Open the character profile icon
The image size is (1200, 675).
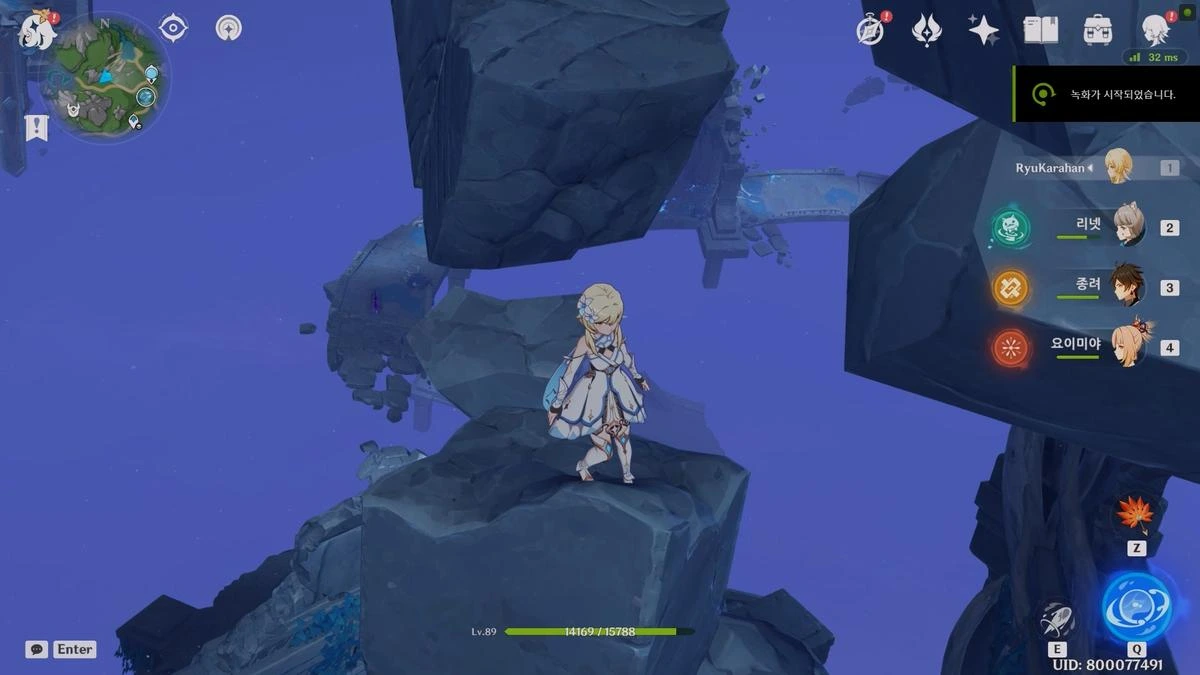[1157, 30]
